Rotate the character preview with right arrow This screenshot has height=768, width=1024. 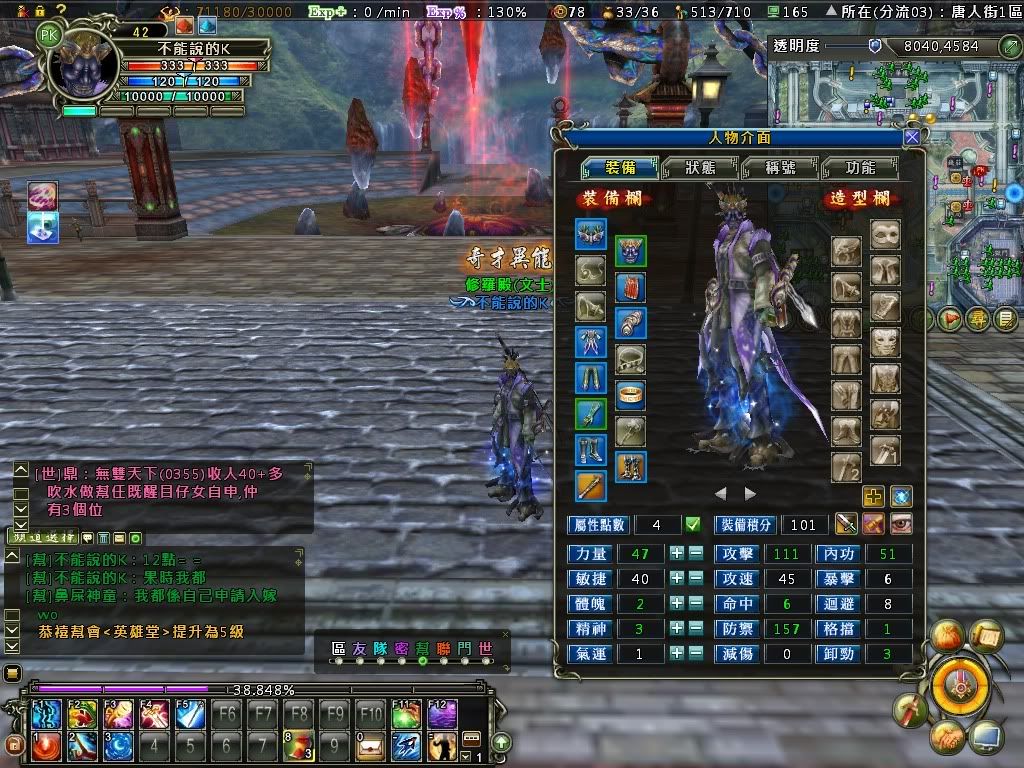tap(750, 494)
